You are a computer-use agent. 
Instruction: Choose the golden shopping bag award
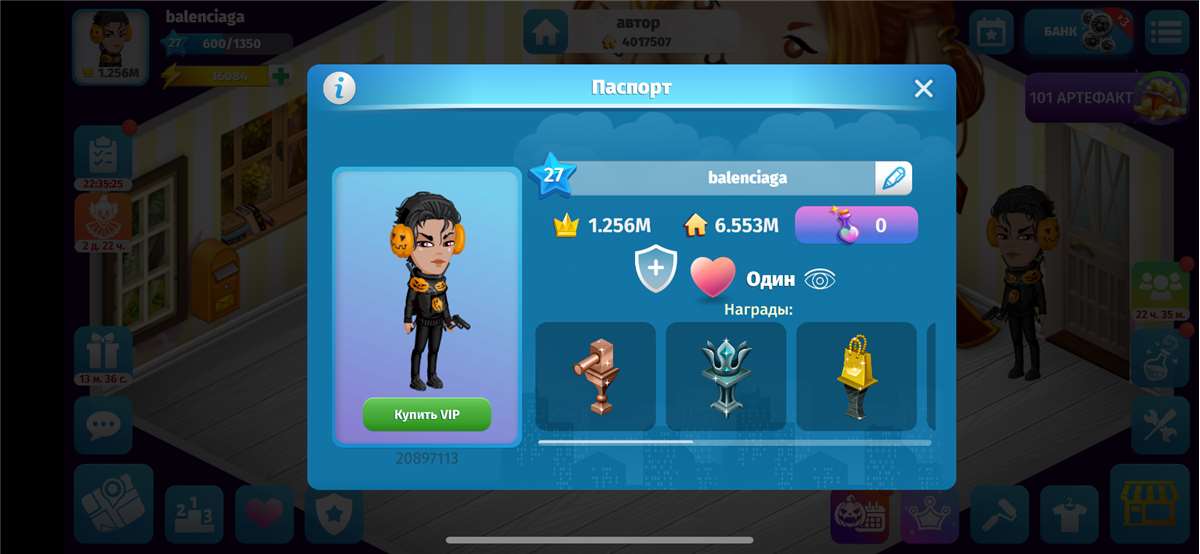(x=857, y=376)
